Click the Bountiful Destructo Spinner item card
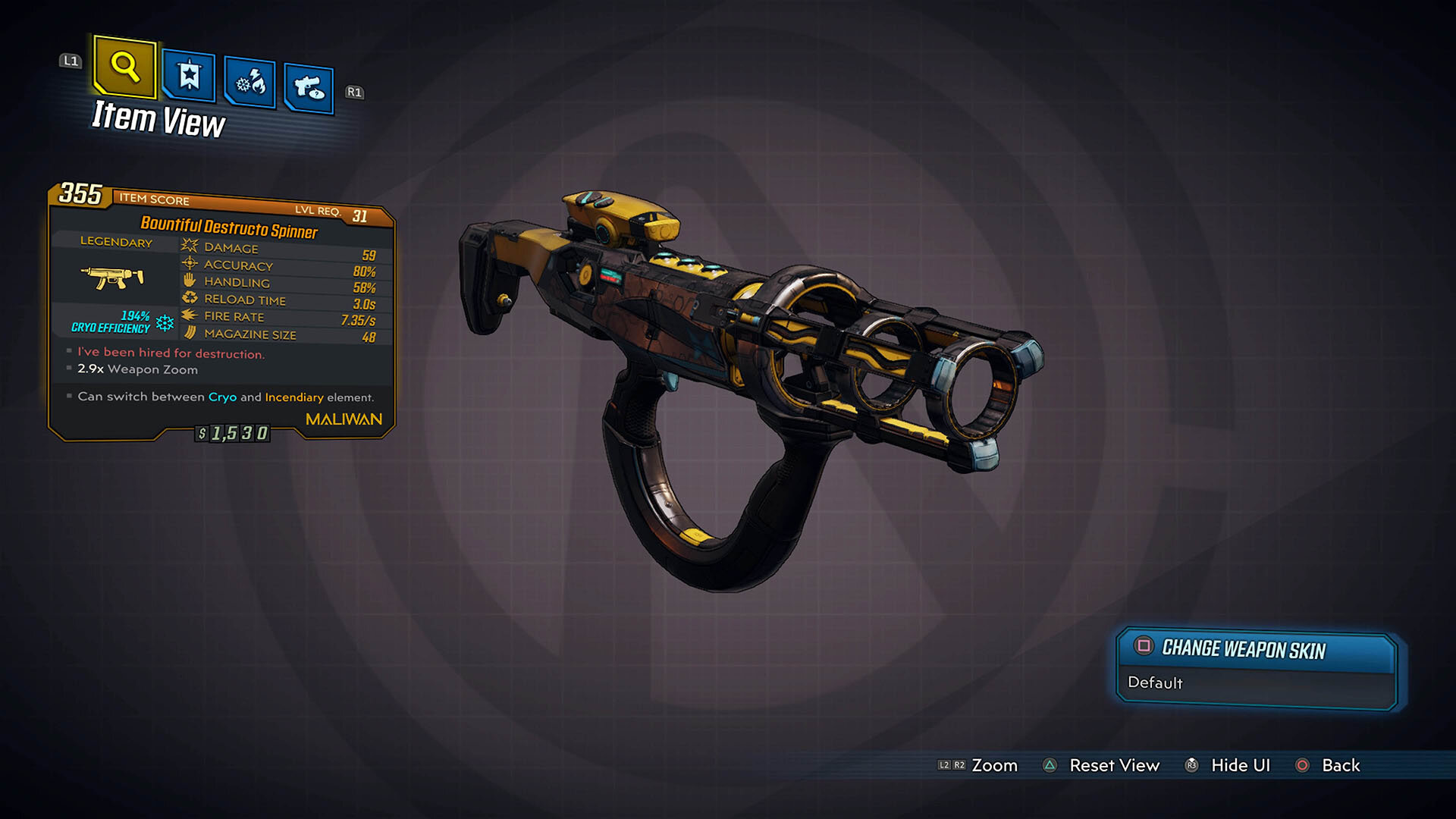Viewport: 1456px width, 819px height. [x=221, y=312]
